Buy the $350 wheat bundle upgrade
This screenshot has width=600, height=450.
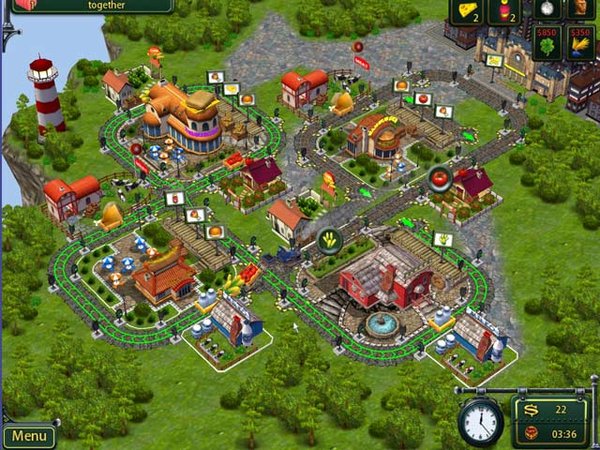581,43
